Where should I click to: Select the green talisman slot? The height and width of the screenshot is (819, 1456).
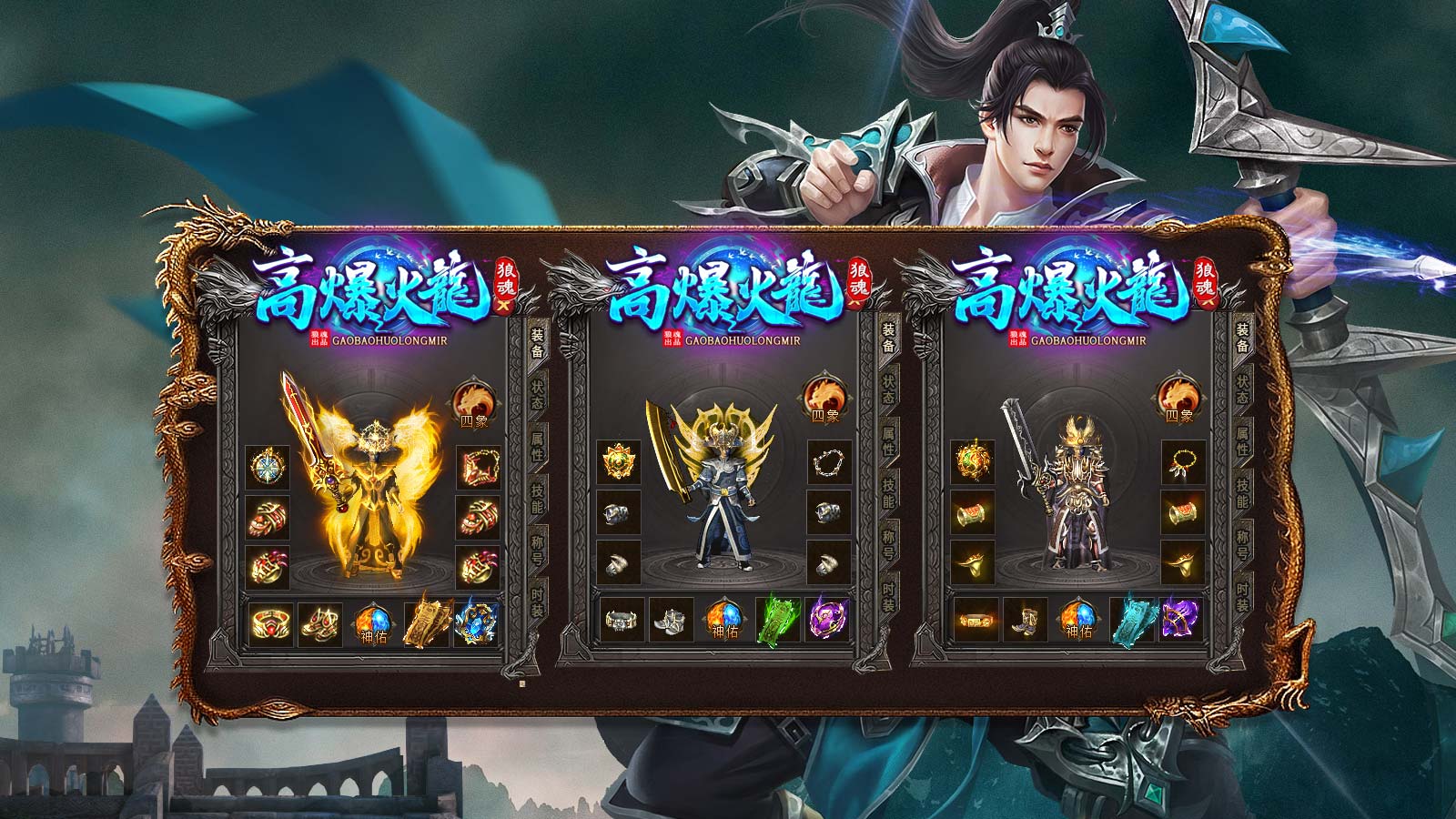tap(776, 621)
